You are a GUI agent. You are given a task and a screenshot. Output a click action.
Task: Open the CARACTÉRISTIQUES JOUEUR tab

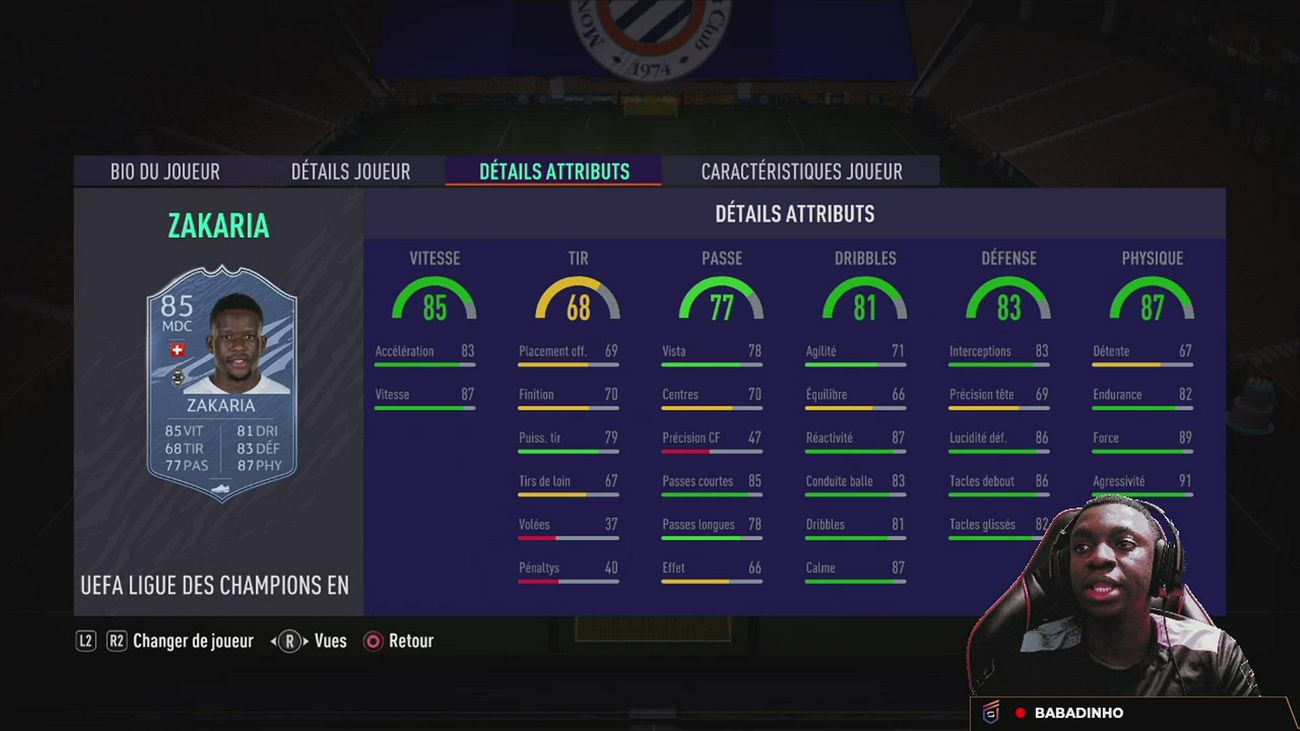tap(802, 171)
